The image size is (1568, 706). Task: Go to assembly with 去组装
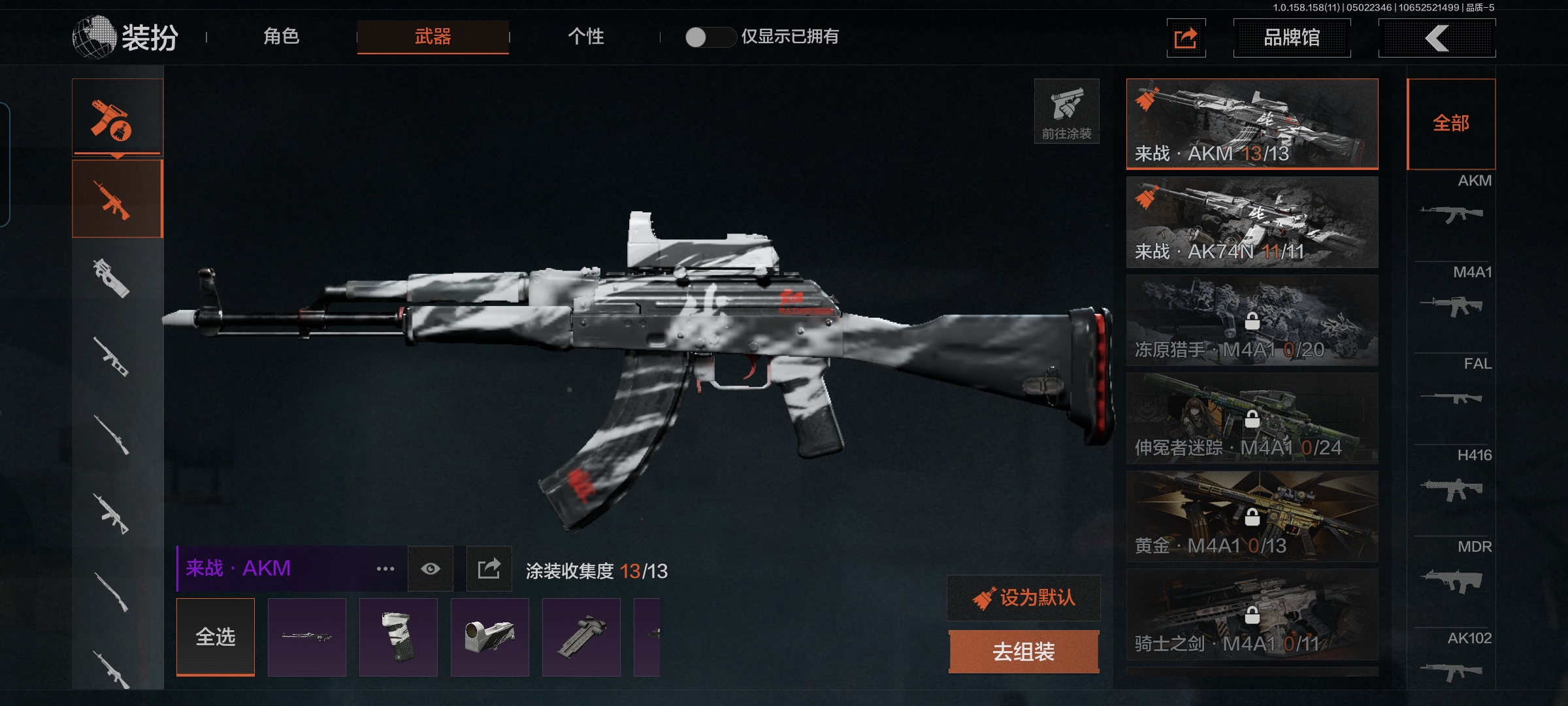pyautogui.click(x=1024, y=652)
